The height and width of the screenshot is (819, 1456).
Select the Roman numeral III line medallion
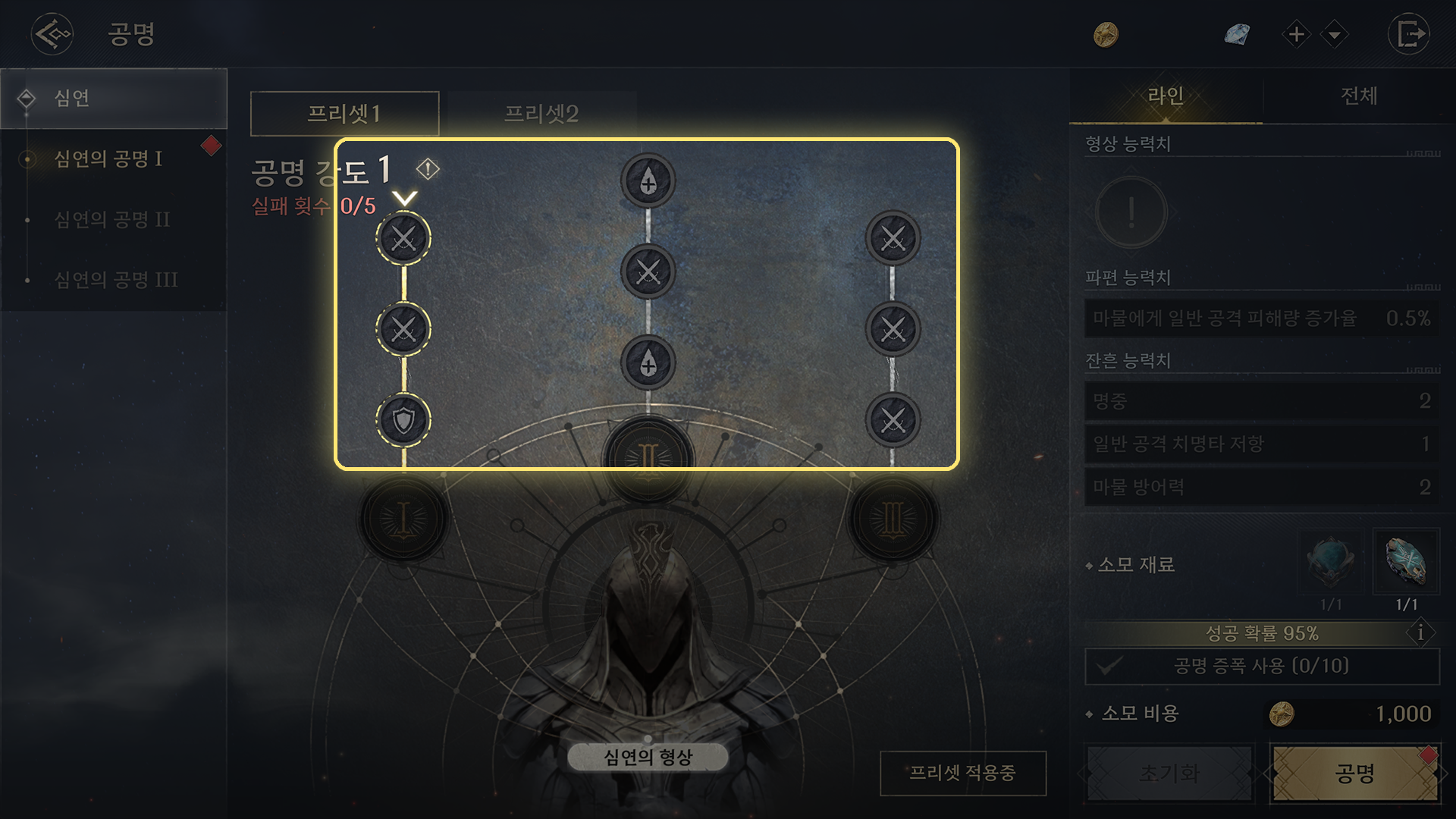(x=893, y=519)
